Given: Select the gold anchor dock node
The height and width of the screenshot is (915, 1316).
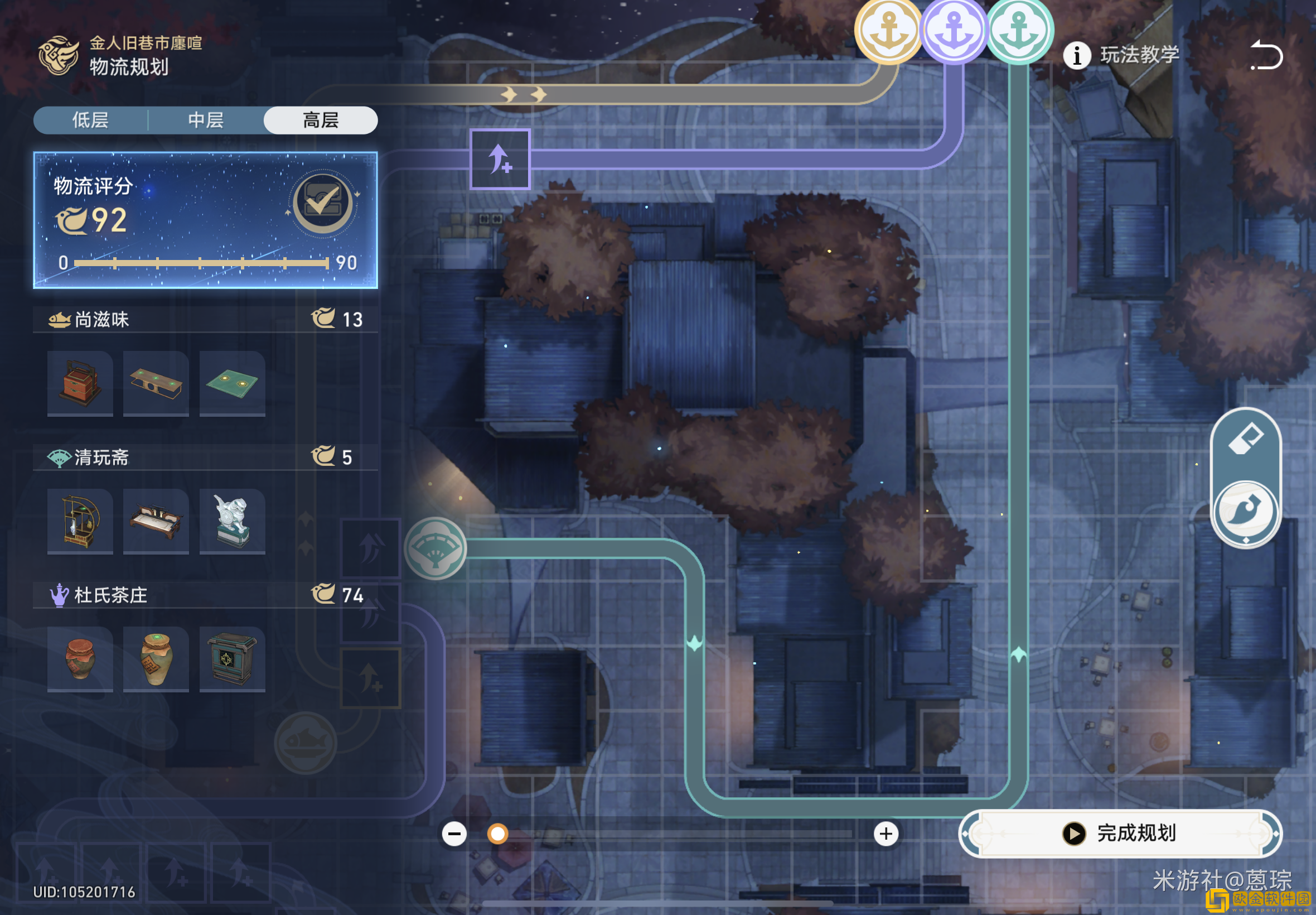Looking at the screenshot, I should point(888,30).
